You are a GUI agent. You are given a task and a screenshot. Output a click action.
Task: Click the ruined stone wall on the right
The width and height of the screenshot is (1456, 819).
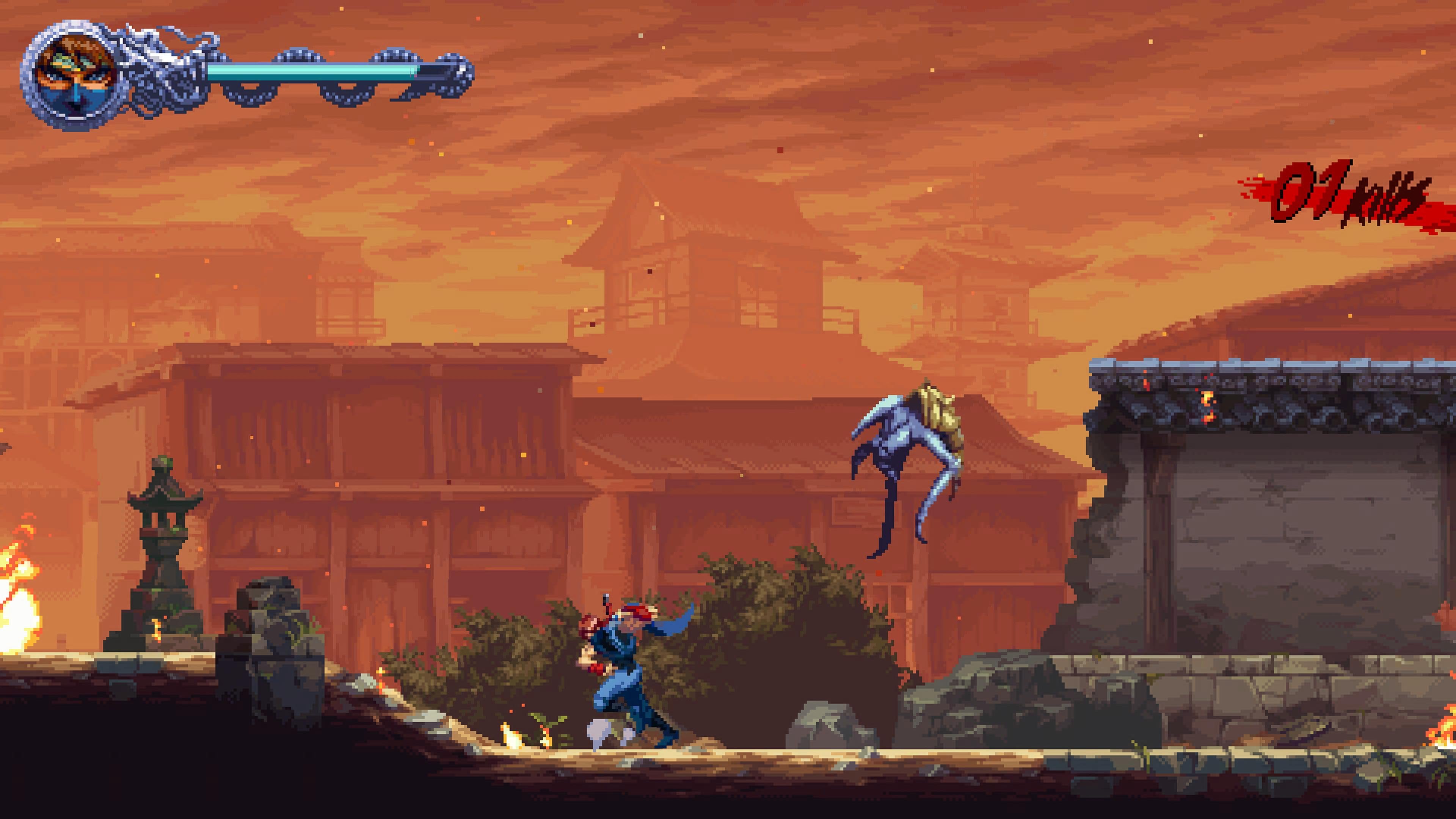1300,565
